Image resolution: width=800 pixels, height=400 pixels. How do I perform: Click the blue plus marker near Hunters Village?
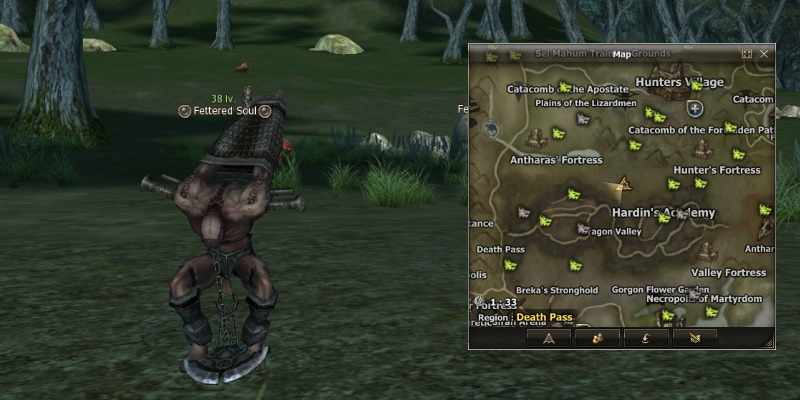tap(696, 107)
